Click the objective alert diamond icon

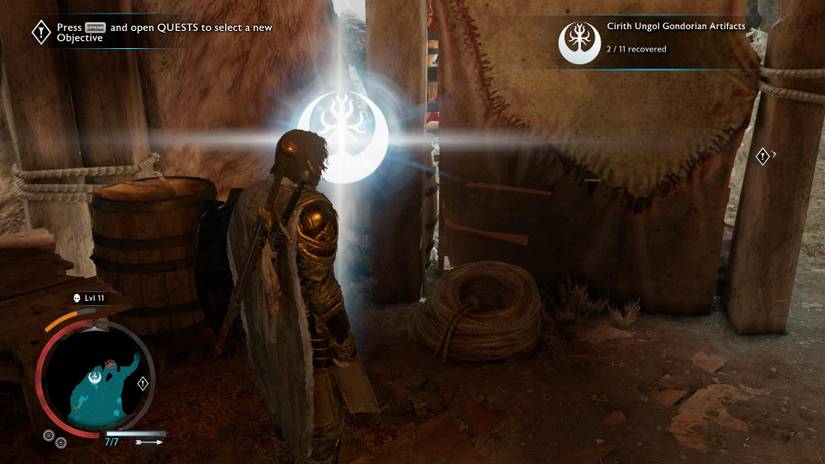pos(40,32)
